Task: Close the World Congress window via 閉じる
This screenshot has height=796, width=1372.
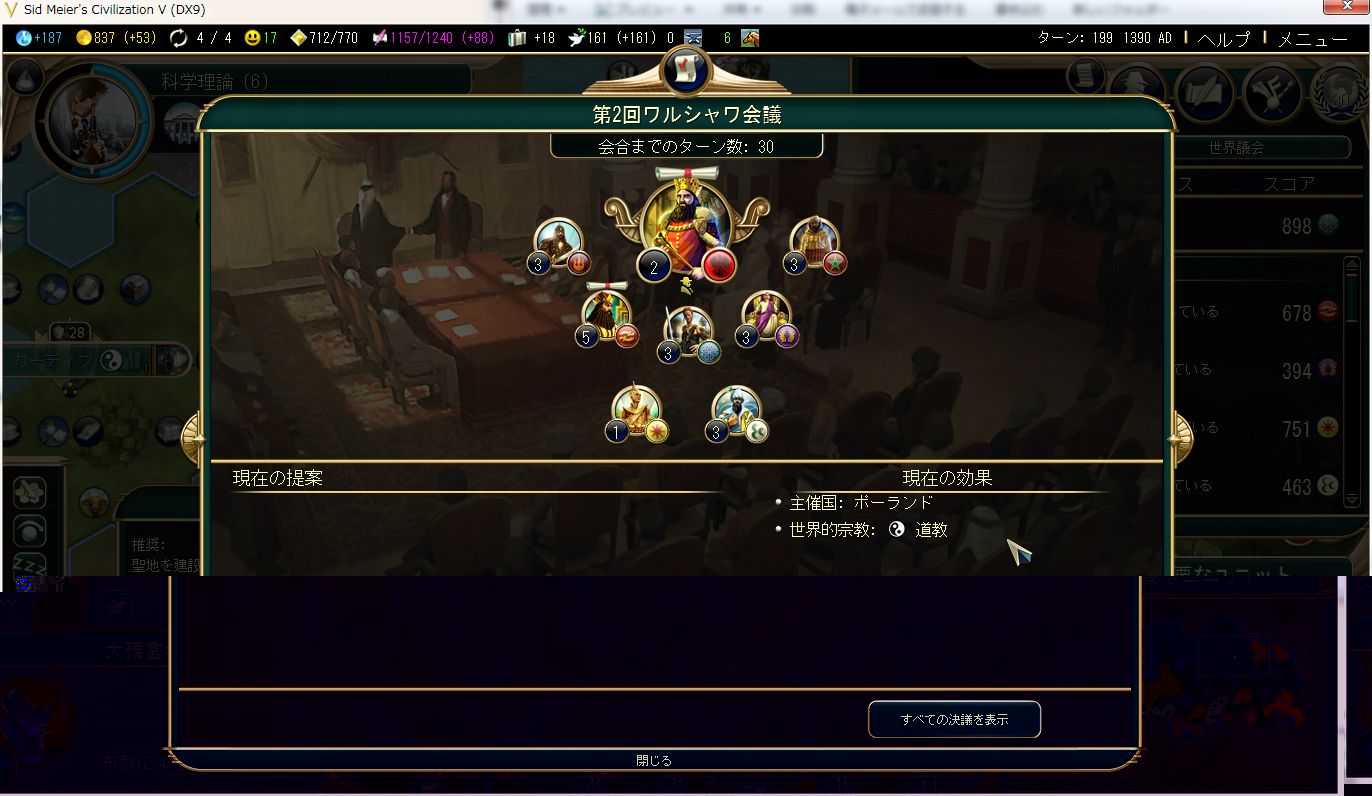Action: pos(654,761)
